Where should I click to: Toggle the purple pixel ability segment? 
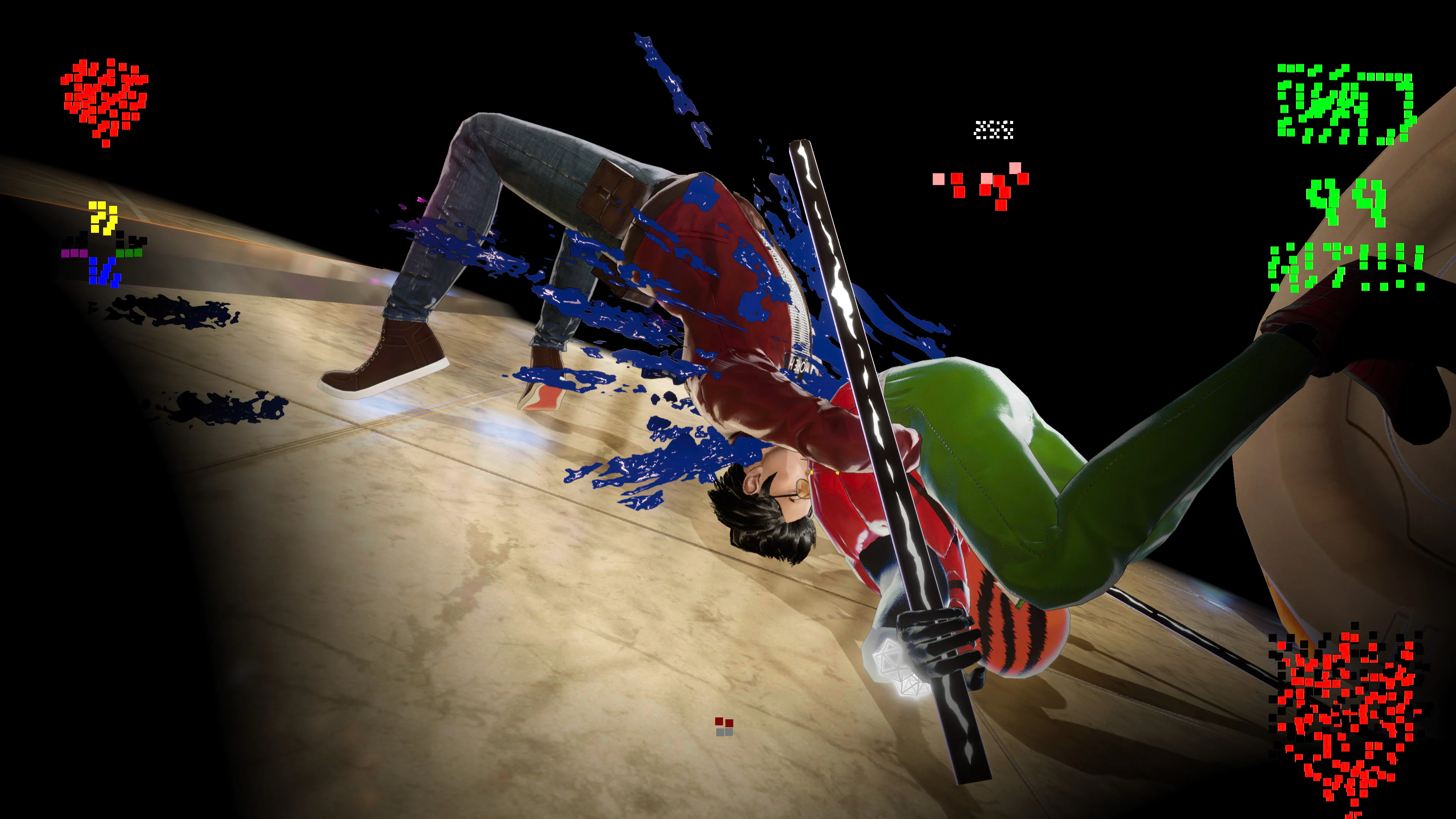click(74, 253)
